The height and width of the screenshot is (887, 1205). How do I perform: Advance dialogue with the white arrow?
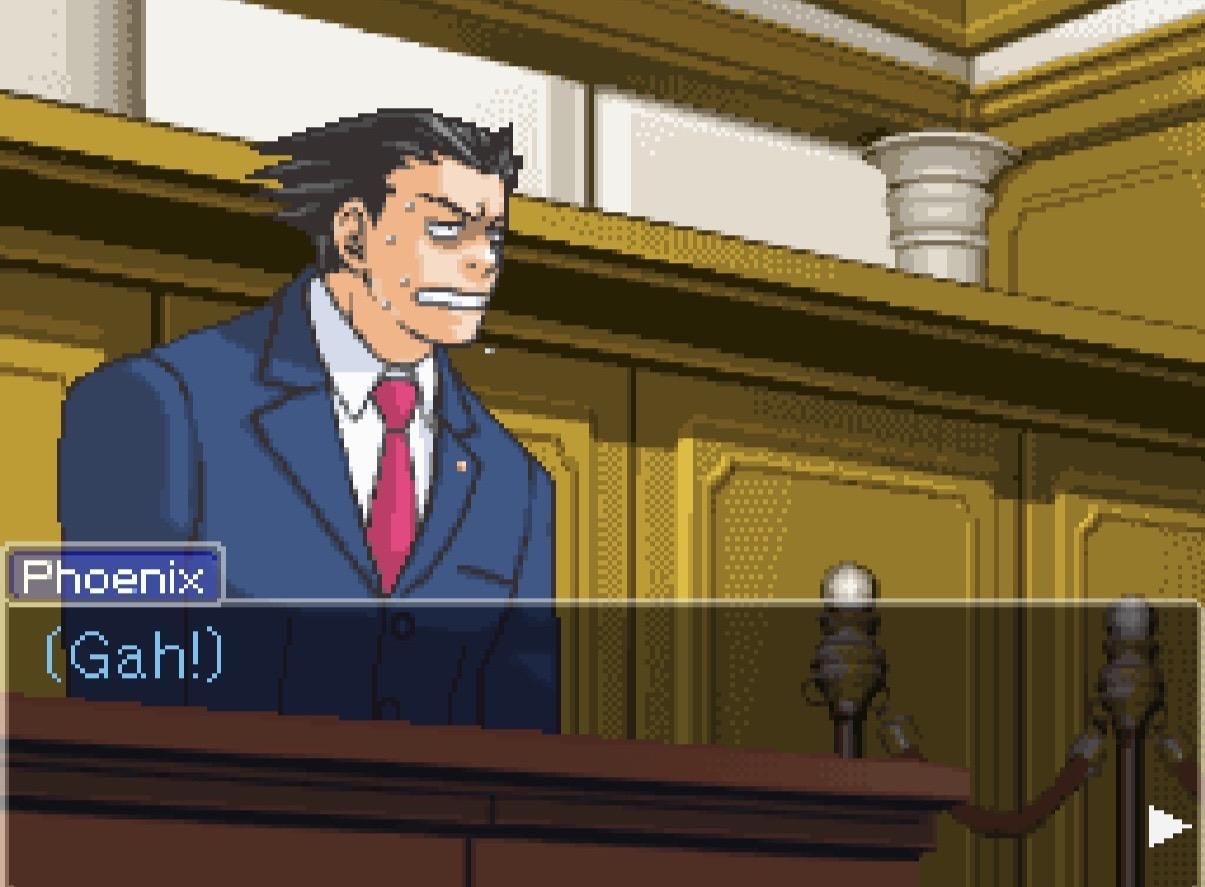click(x=1167, y=827)
